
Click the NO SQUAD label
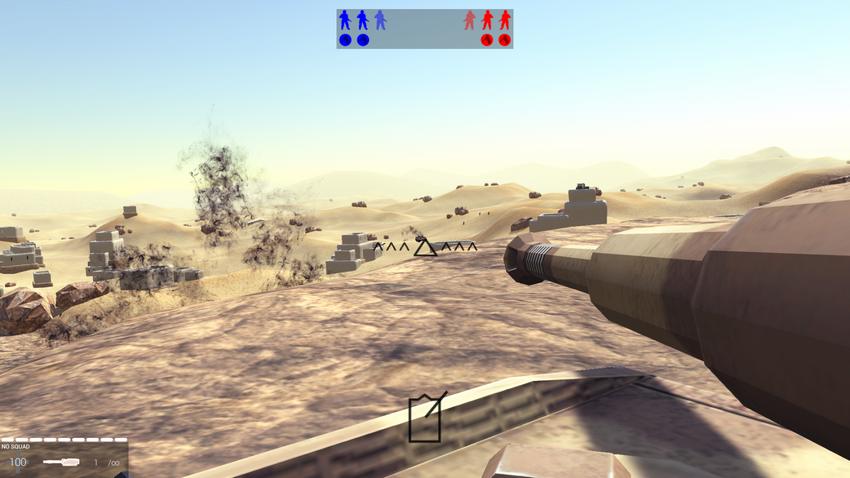pos(15,446)
